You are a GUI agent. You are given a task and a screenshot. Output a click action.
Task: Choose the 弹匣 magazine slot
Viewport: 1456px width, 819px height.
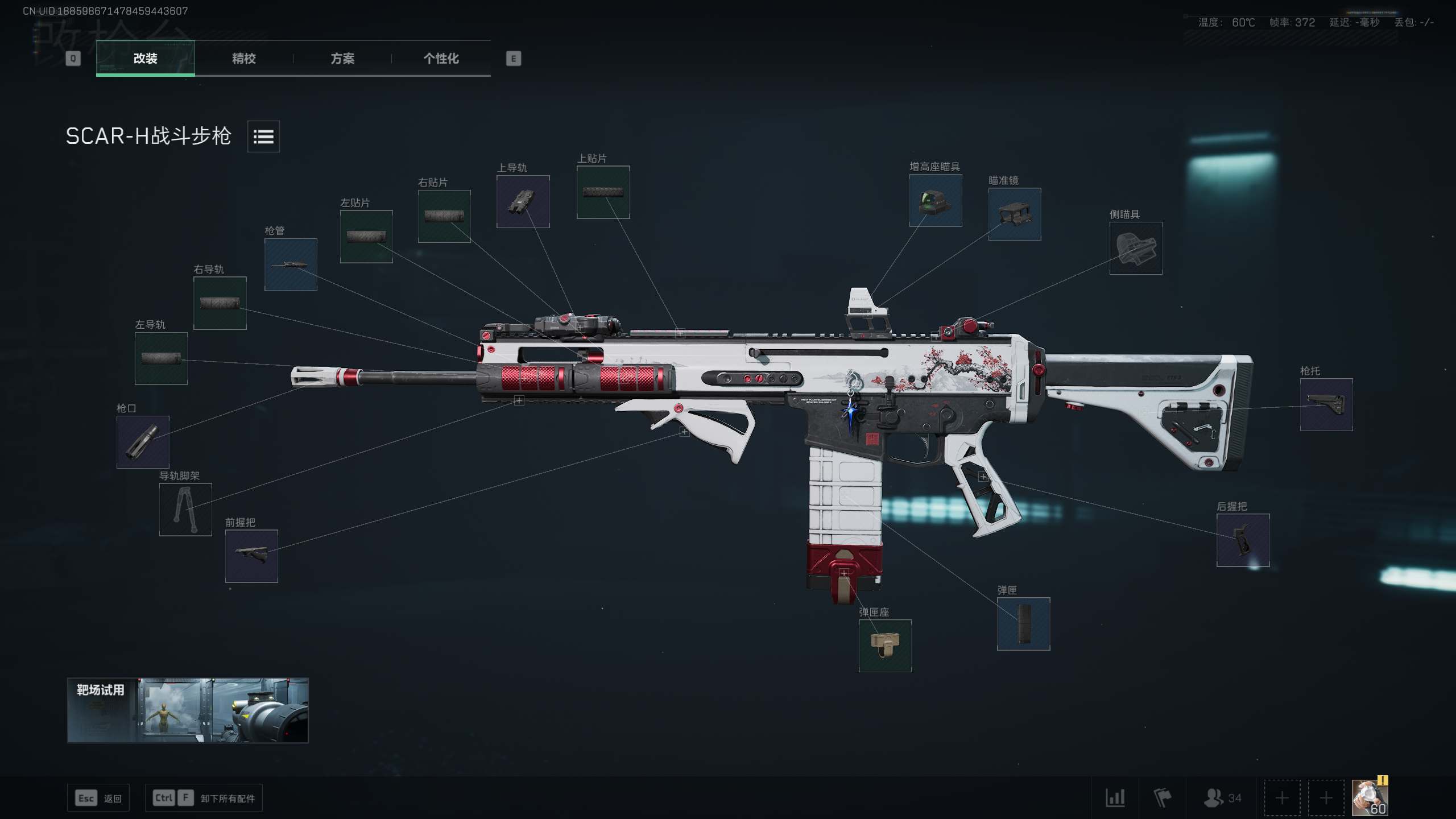(1023, 623)
